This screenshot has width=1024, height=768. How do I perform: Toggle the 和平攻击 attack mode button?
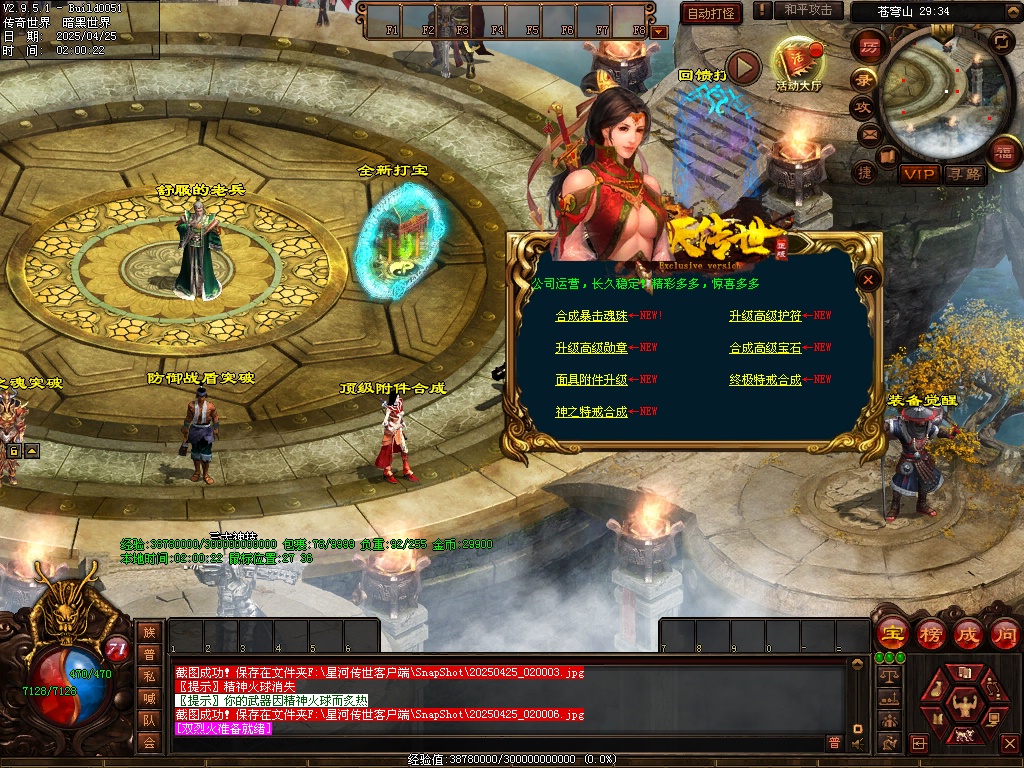(808, 10)
